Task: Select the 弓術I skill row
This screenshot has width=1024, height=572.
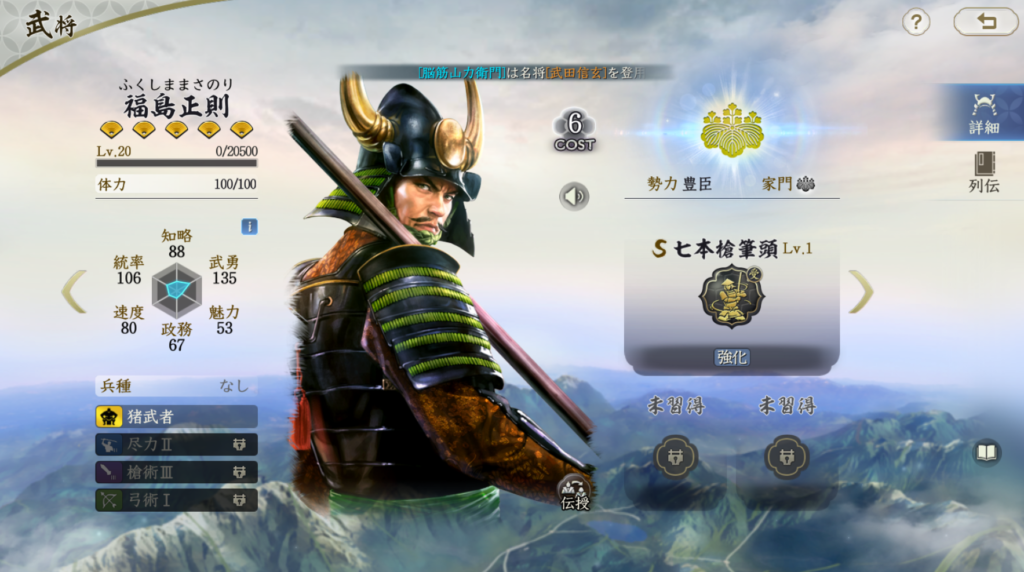Action: tap(177, 498)
